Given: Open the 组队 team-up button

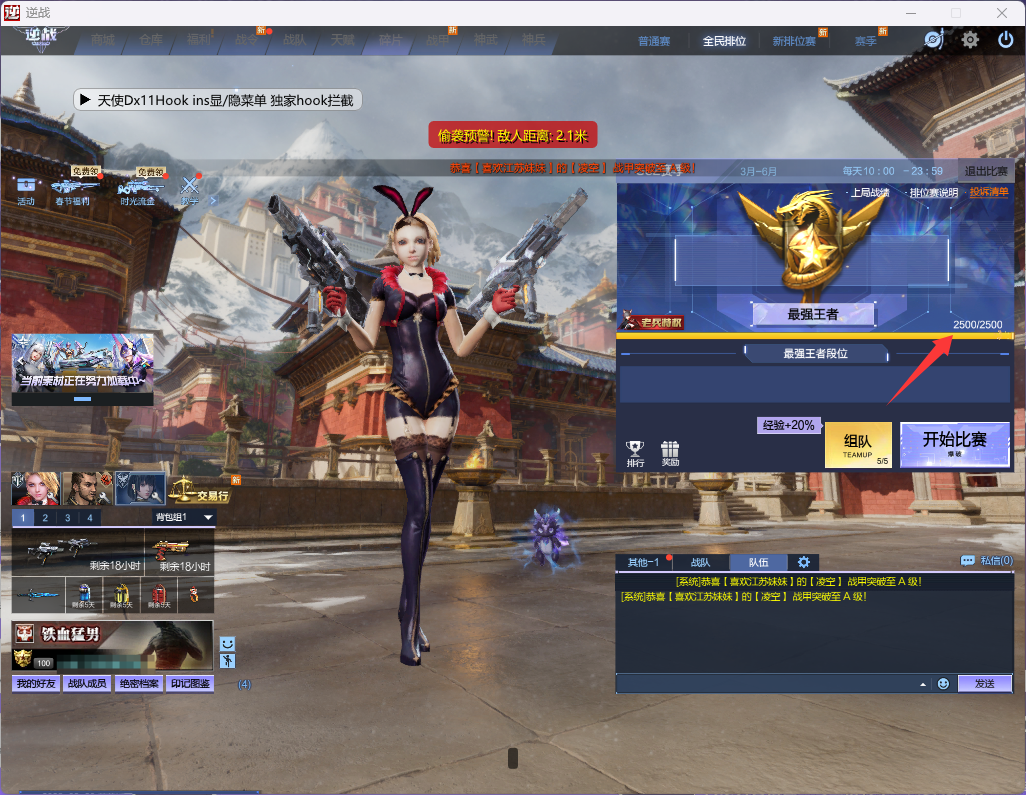Looking at the screenshot, I should click(x=857, y=444).
